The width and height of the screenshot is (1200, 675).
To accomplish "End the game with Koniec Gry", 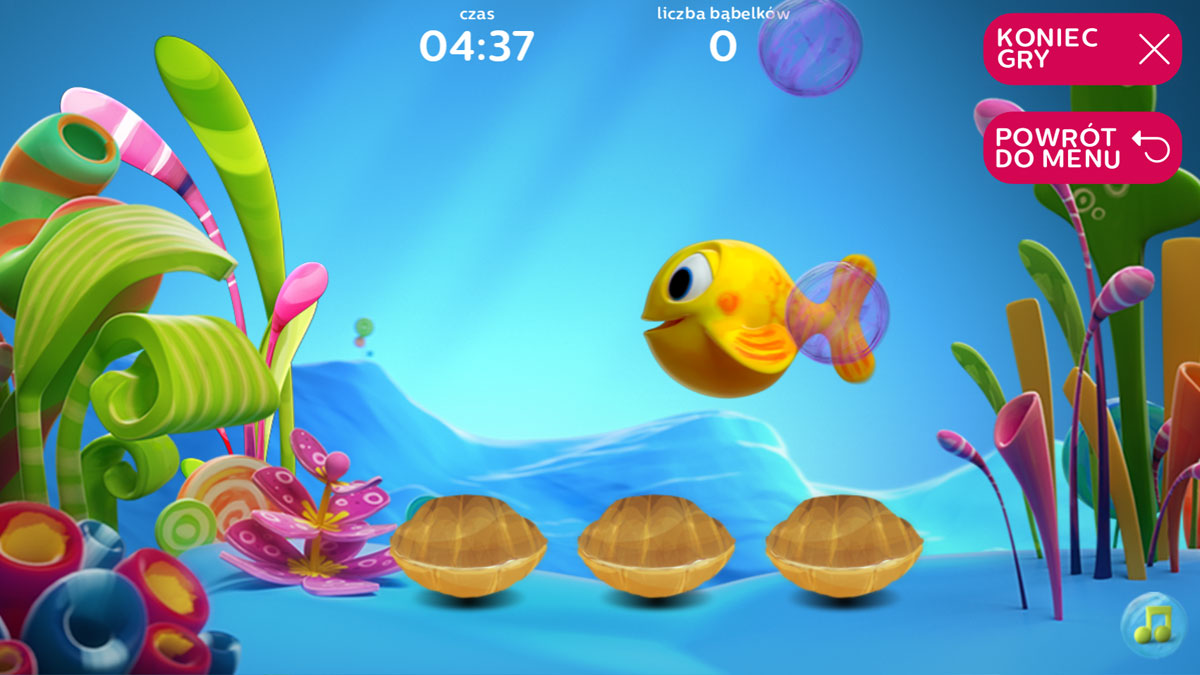I will point(1082,49).
